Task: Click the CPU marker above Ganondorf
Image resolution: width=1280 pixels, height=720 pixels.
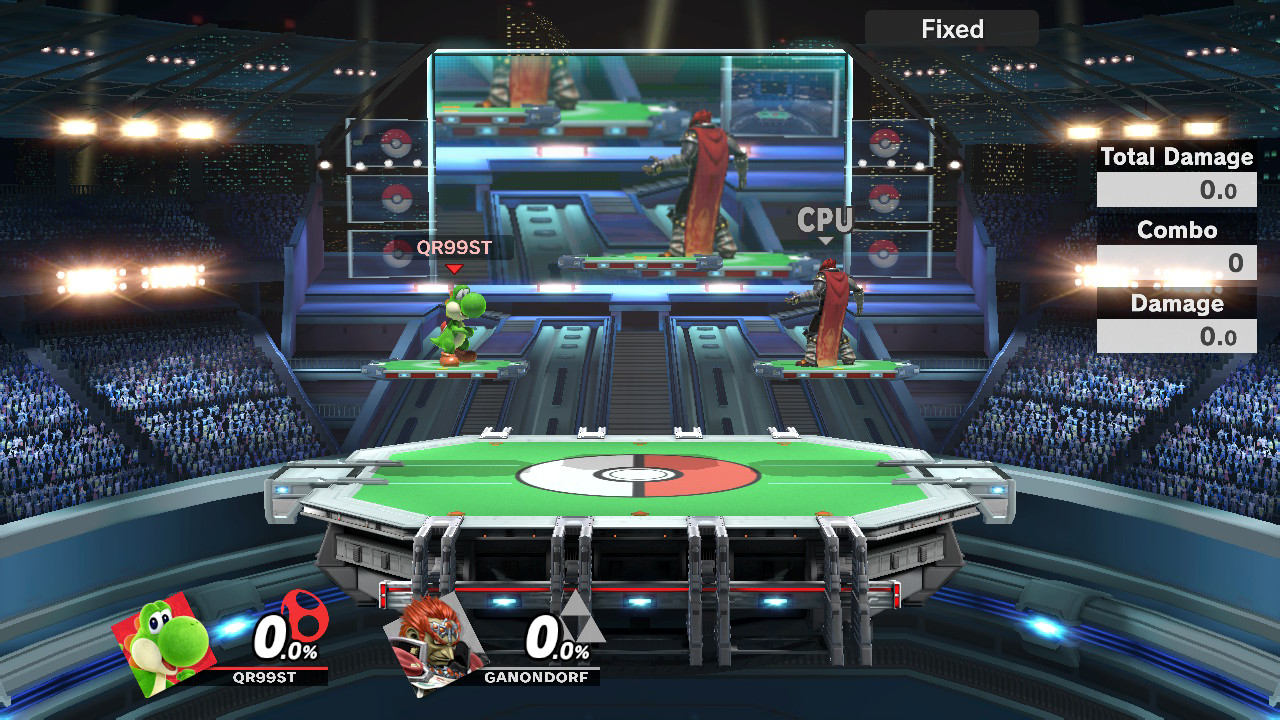Action: coord(824,221)
